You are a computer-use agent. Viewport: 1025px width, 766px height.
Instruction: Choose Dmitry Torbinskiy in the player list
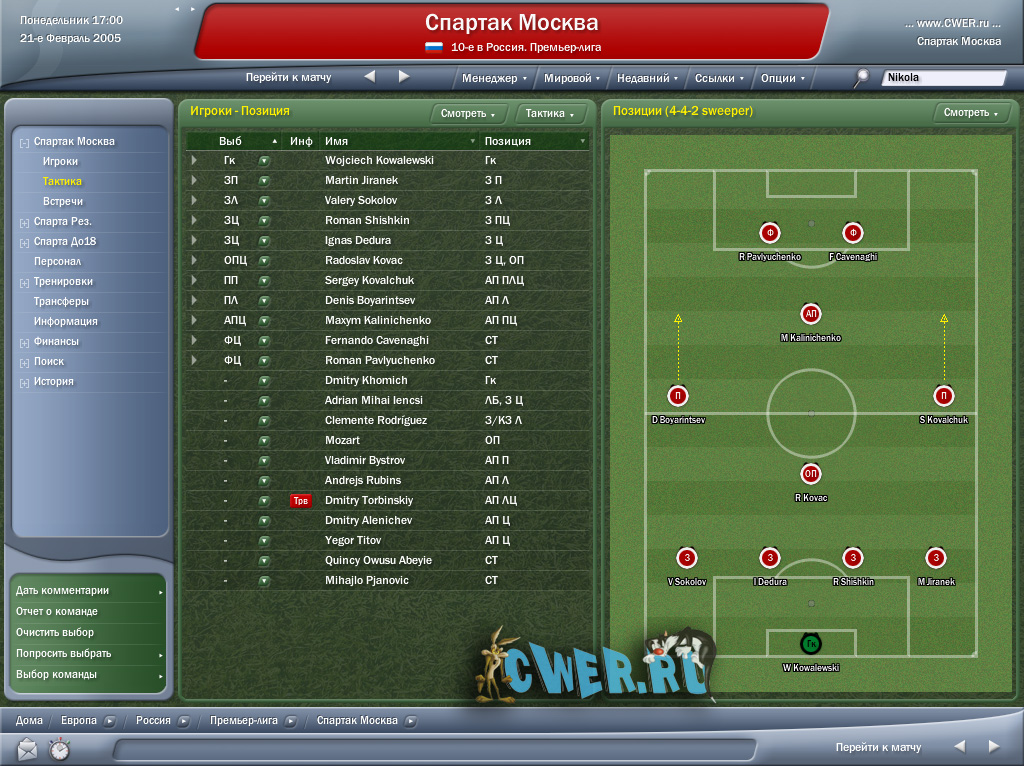click(369, 500)
